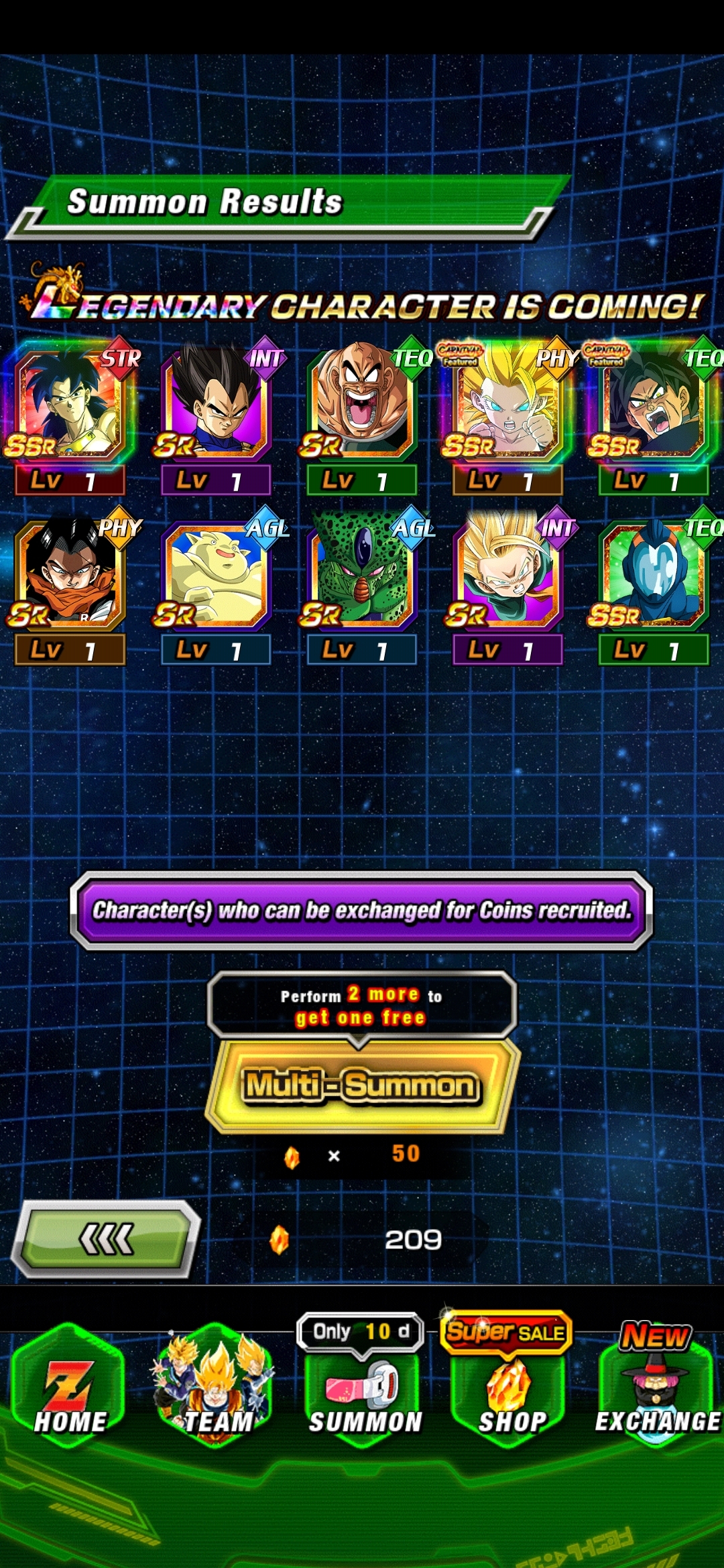Select the SR INT Vegeta card

point(216,405)
